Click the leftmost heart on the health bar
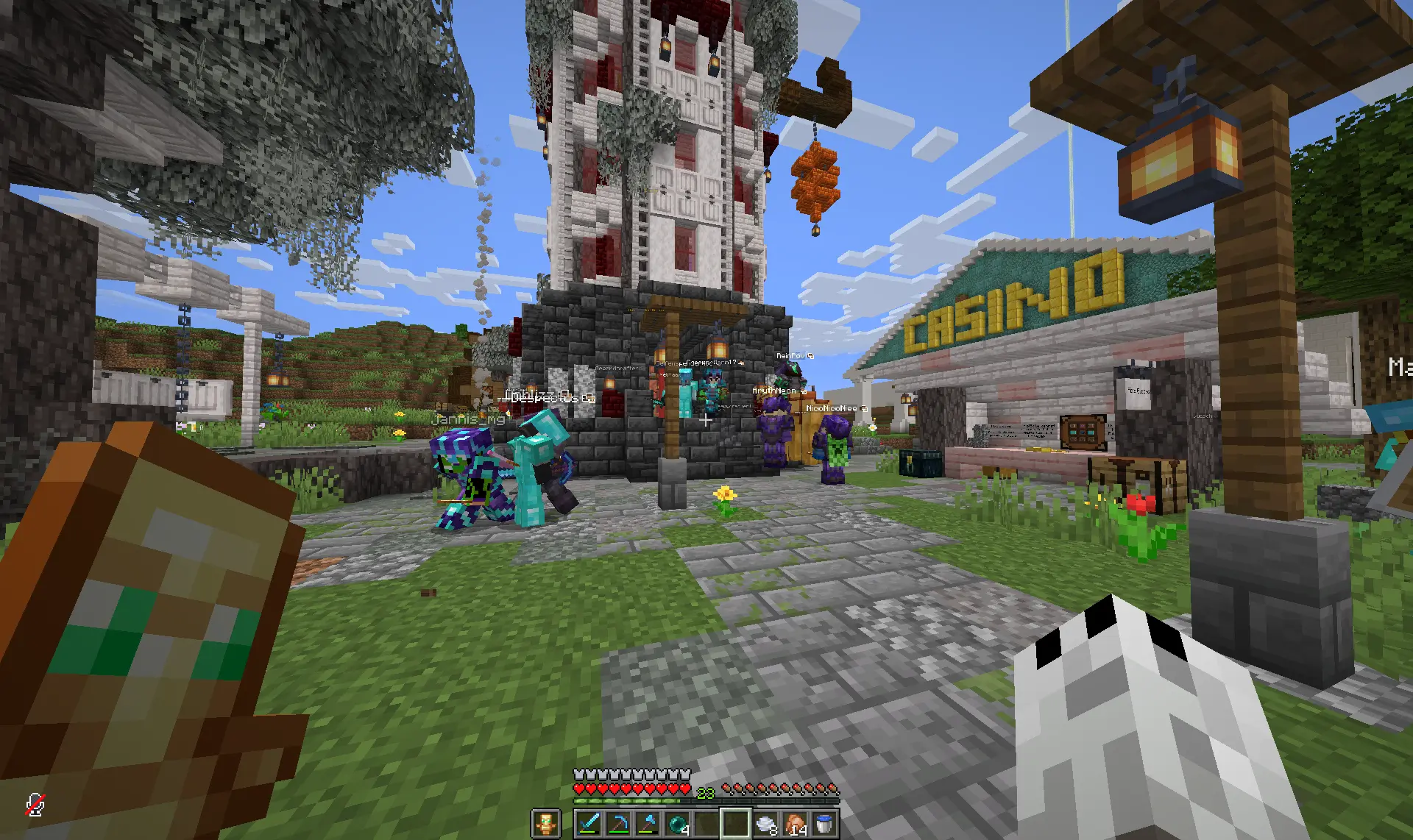The width and height of the screenshot is (1413, 840). [x=580, y=789]
